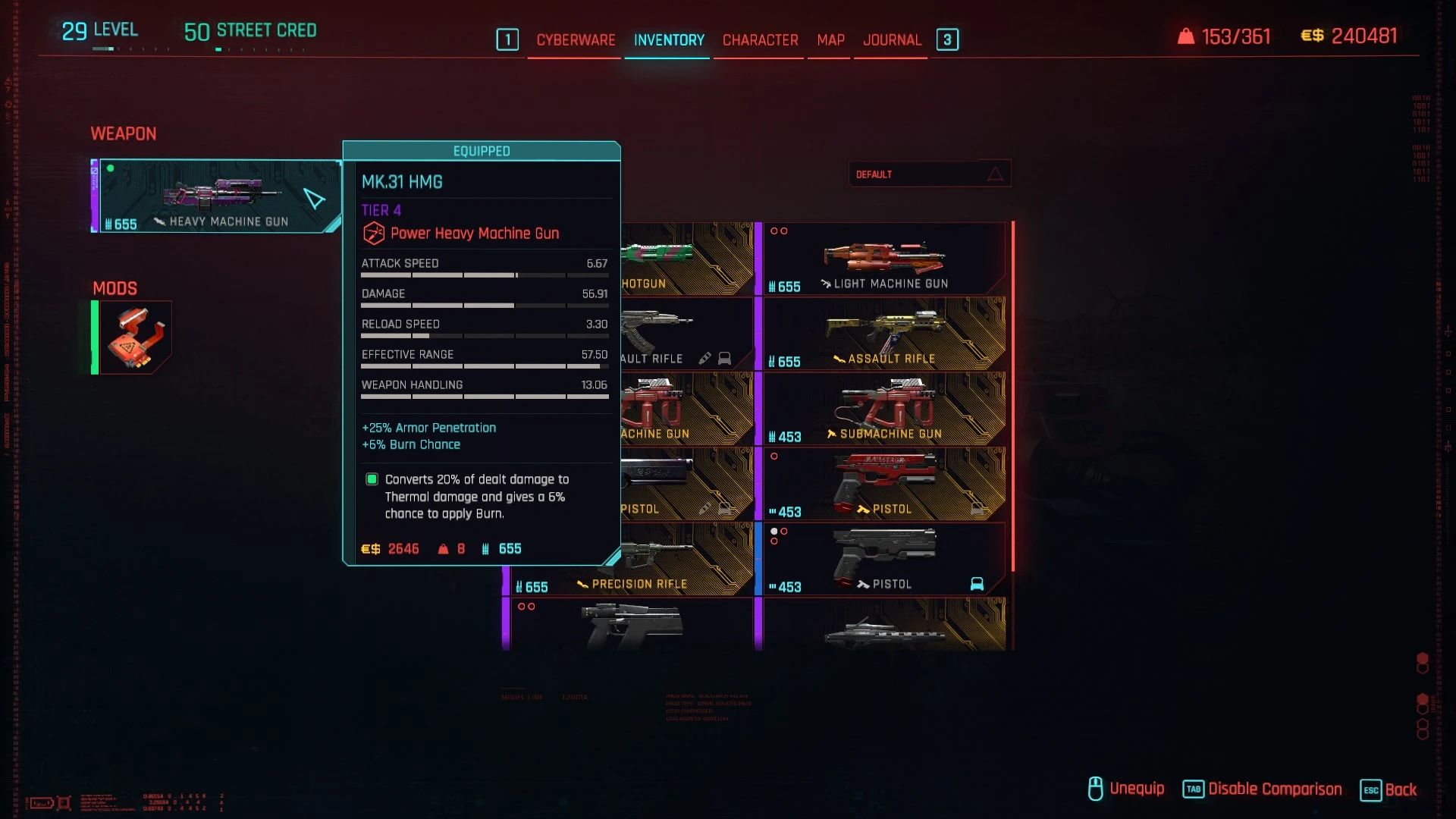Click the triangle icon on the sort selector
Viewport: 1456px width, 819px height.
(995, 174)
